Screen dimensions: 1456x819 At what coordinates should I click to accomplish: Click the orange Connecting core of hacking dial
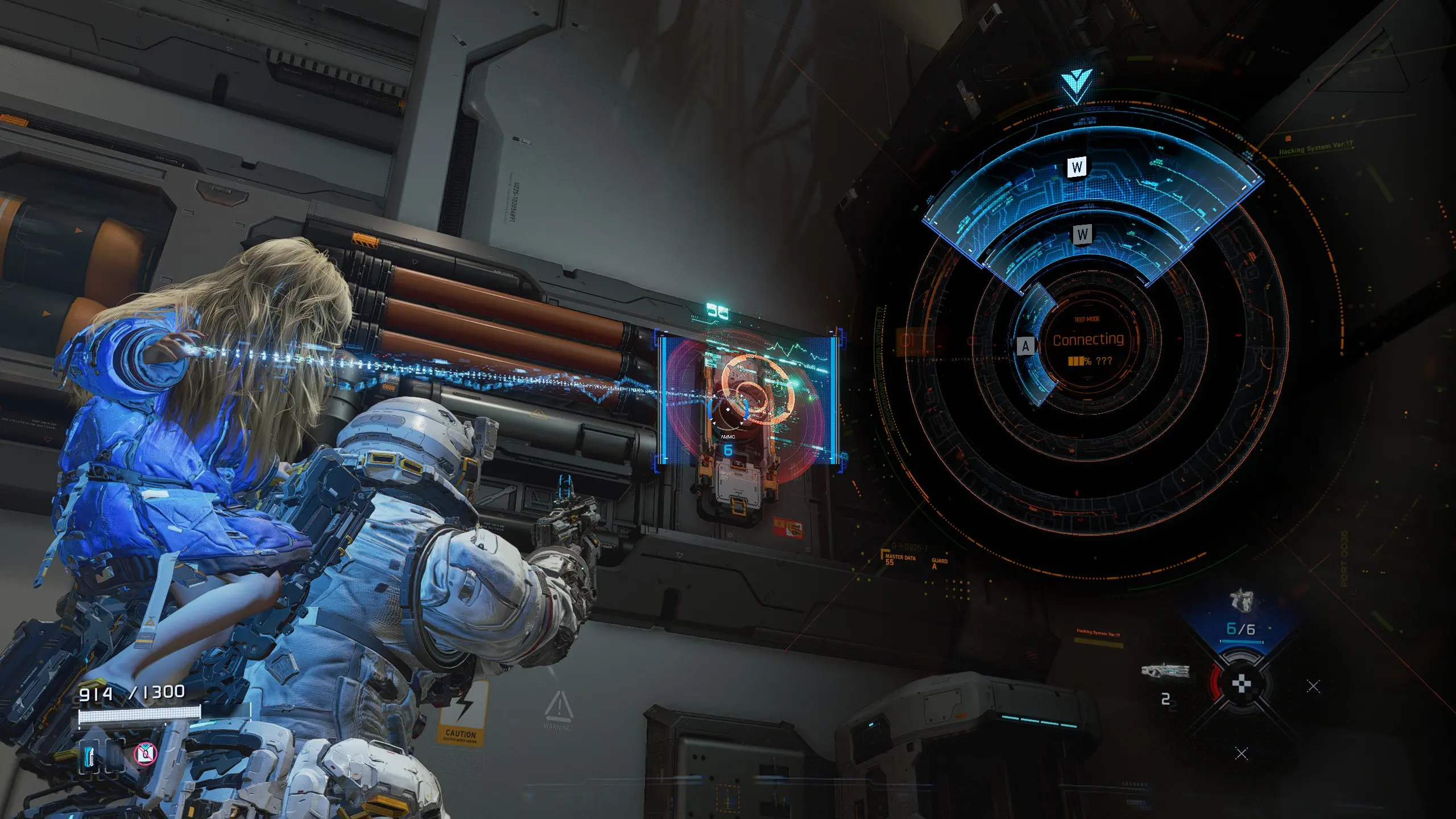(1087, 340)
